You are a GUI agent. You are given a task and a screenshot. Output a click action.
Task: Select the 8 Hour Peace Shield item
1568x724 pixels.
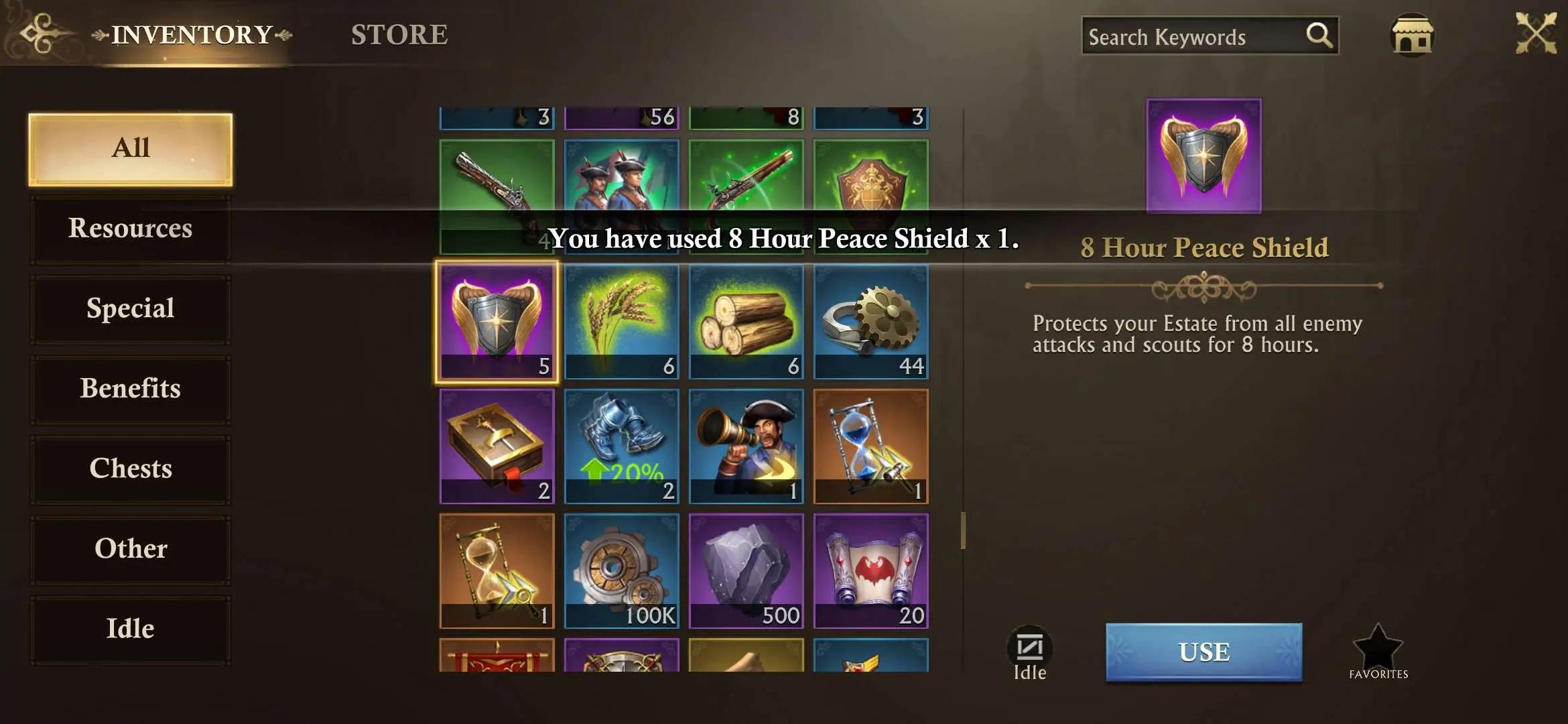(x=497, y=322)
